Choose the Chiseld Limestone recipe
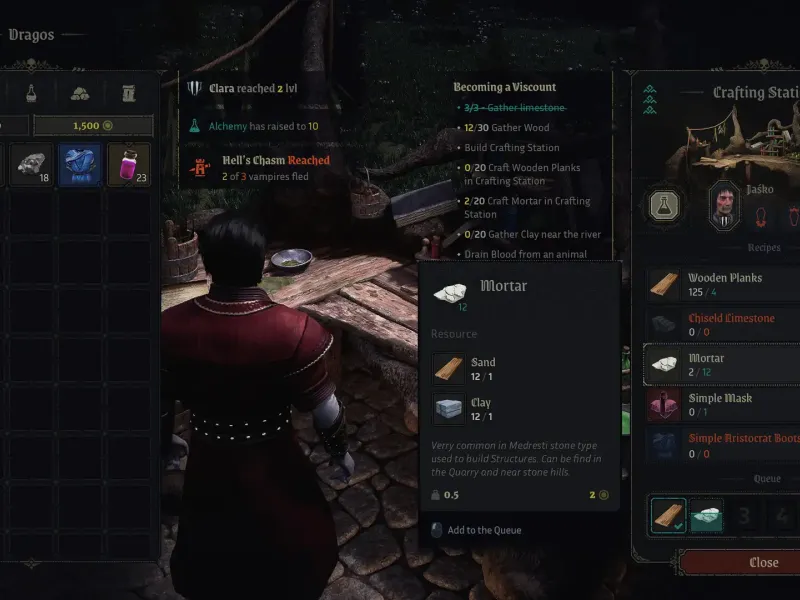The height and width of the screenshot is (600, 800). click(x=722, y=324)
